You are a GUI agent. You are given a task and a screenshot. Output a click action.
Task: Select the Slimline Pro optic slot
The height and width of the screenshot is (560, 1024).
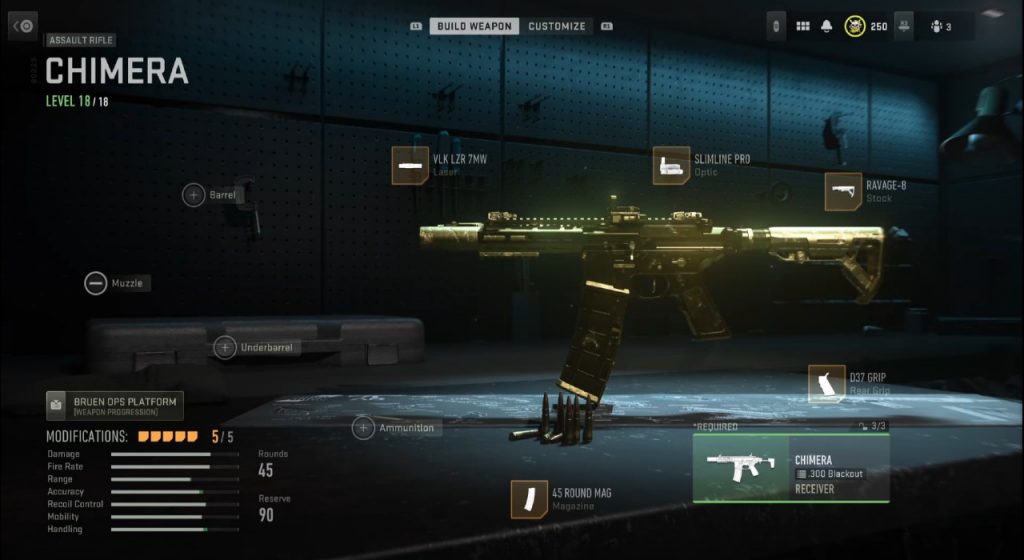click(672, 165)
